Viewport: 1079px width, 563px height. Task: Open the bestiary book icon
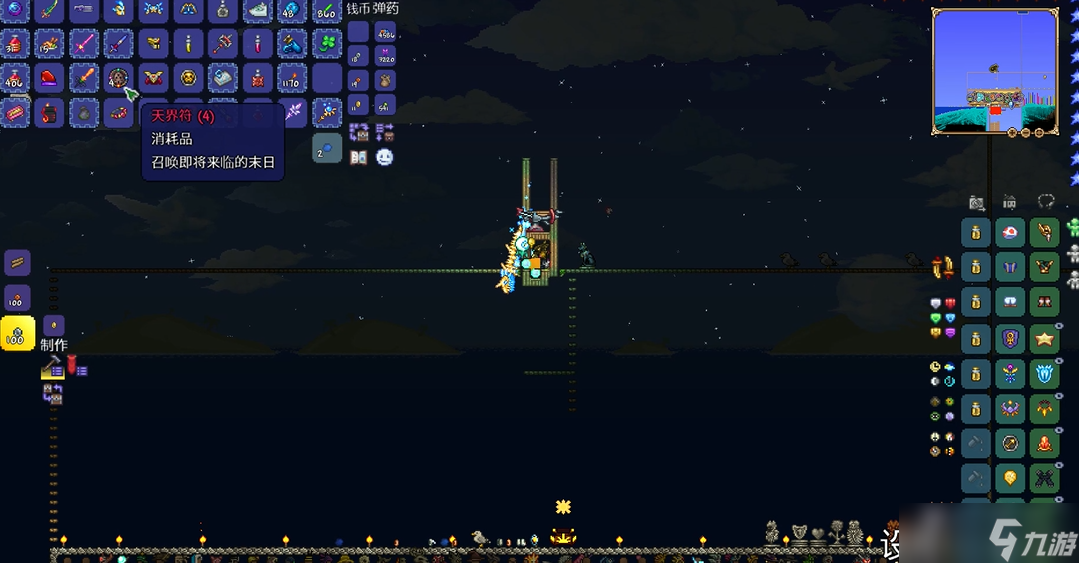pyautogui.click(x=359, y=157)
